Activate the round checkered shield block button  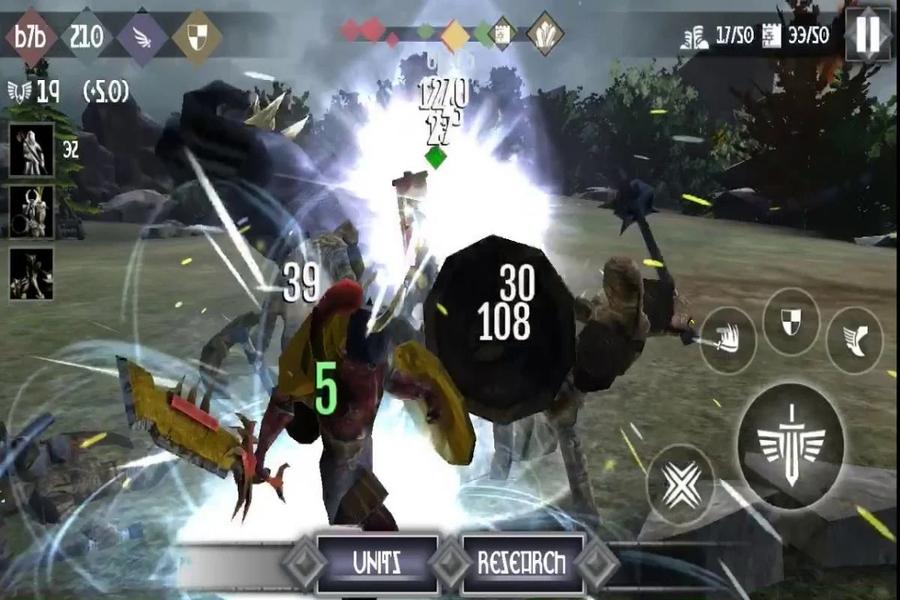(790, 322)
